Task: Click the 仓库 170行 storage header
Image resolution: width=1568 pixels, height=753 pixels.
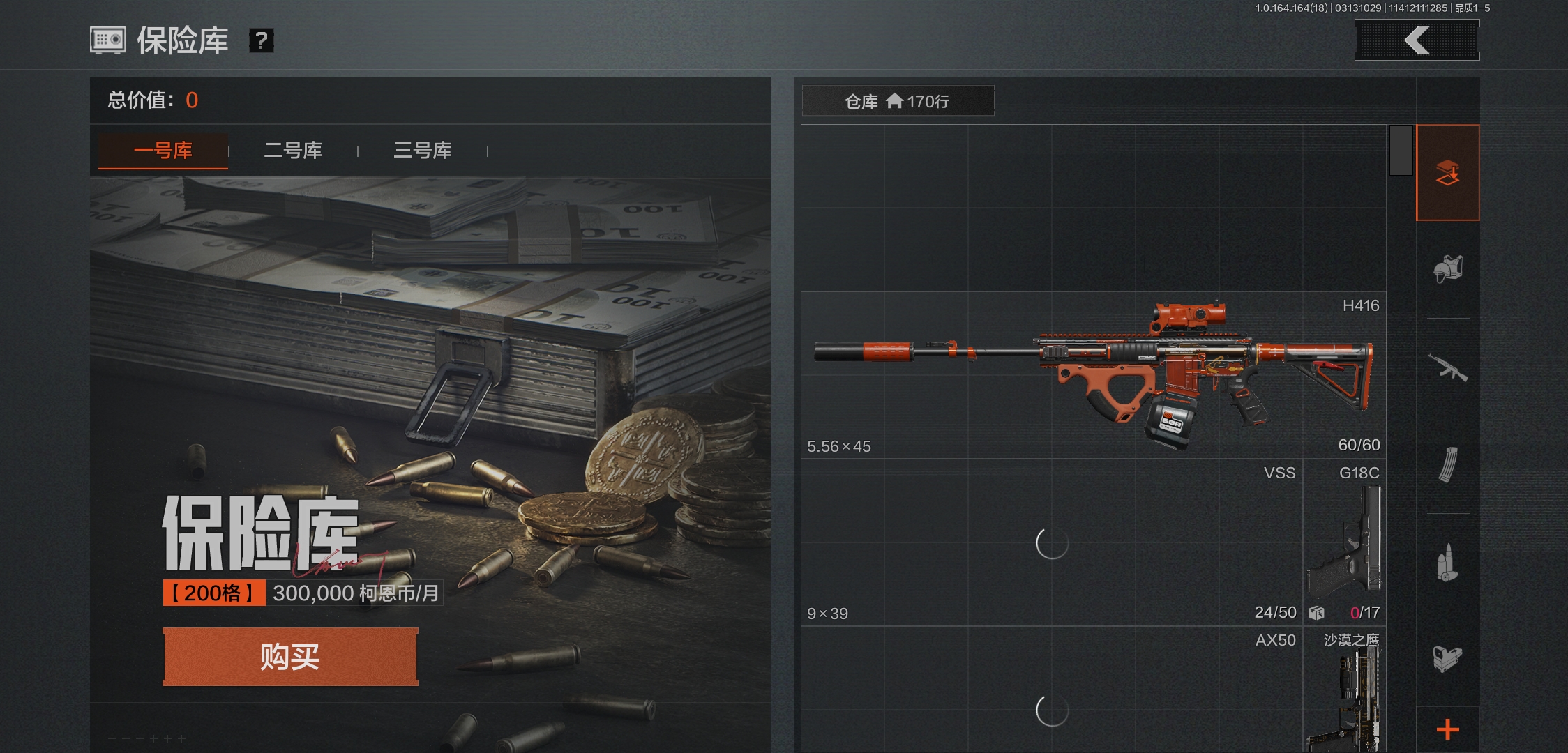Action: [898, 101]
